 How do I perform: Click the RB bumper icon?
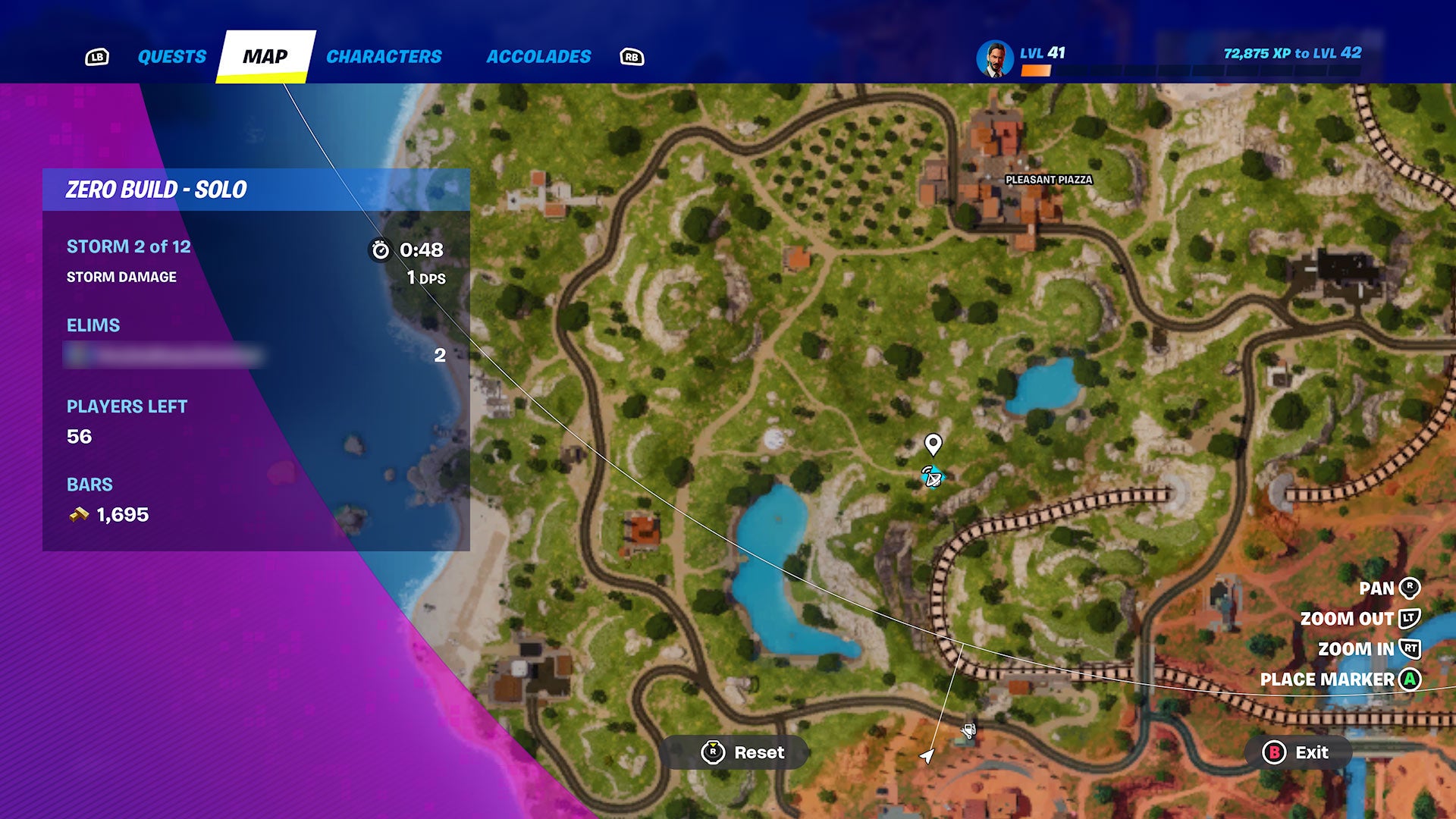tap(632, 56)
